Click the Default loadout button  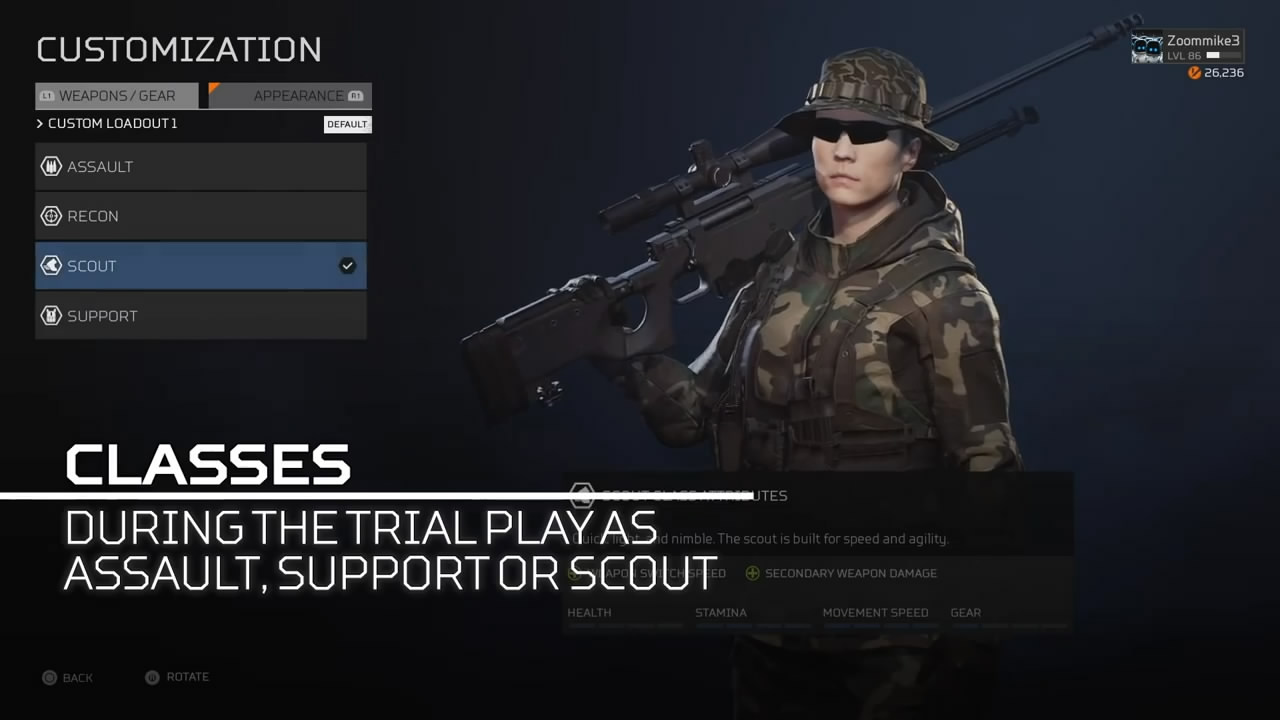[x=347, y=124]
